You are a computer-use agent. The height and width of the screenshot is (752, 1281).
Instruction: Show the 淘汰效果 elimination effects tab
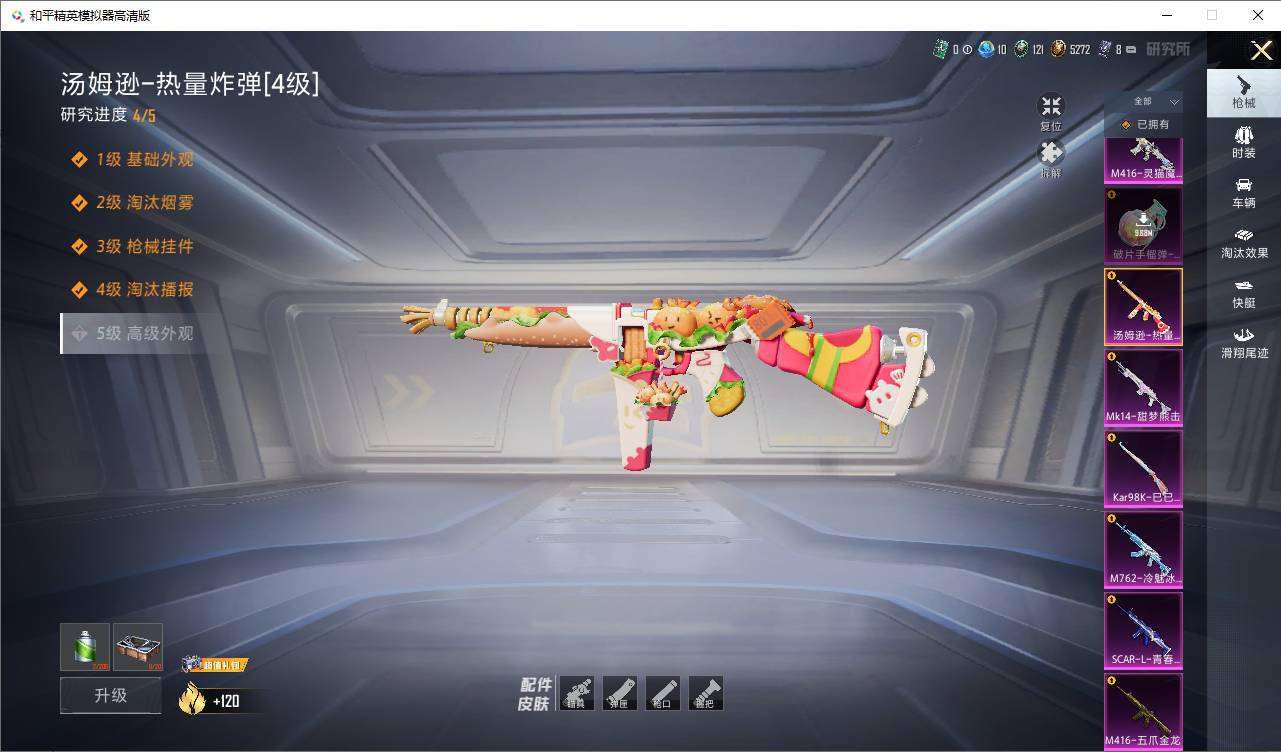click(1243, 242)
